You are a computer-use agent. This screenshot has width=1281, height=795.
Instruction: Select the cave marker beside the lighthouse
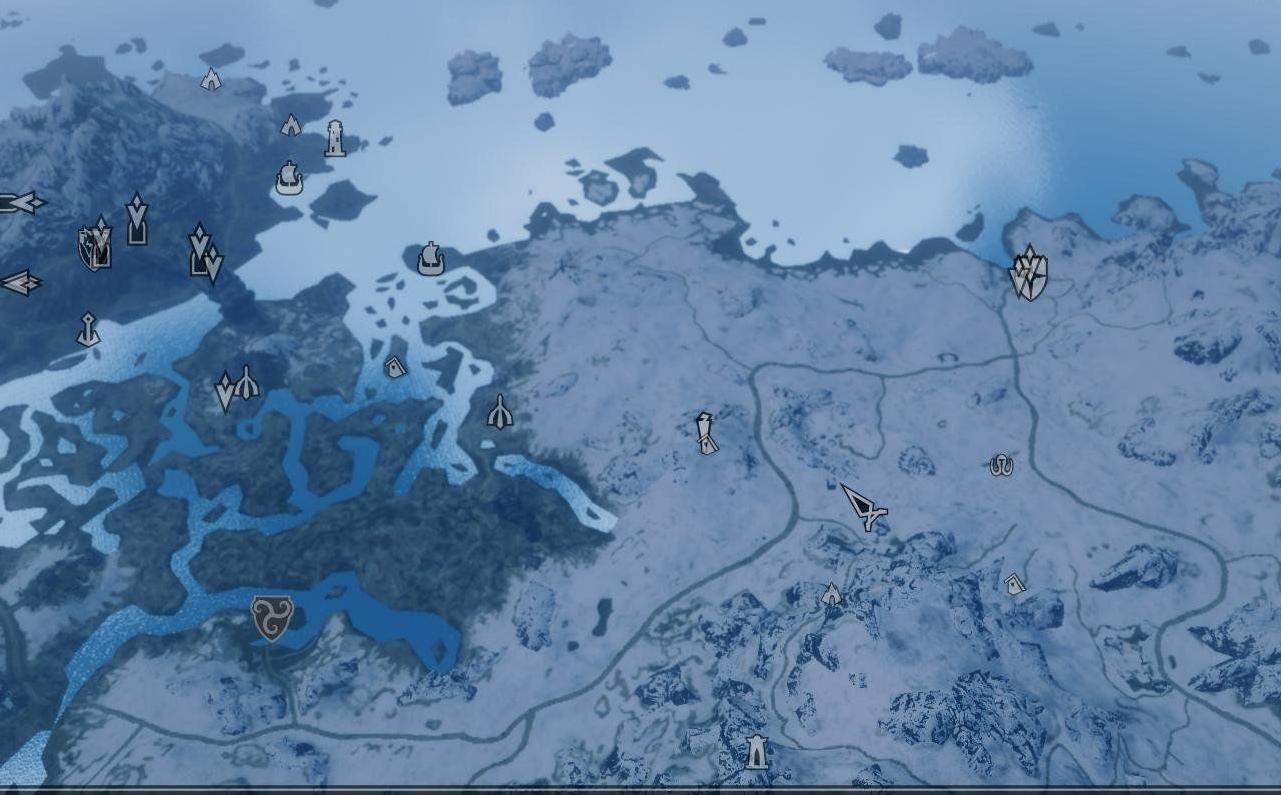point(291,125)
